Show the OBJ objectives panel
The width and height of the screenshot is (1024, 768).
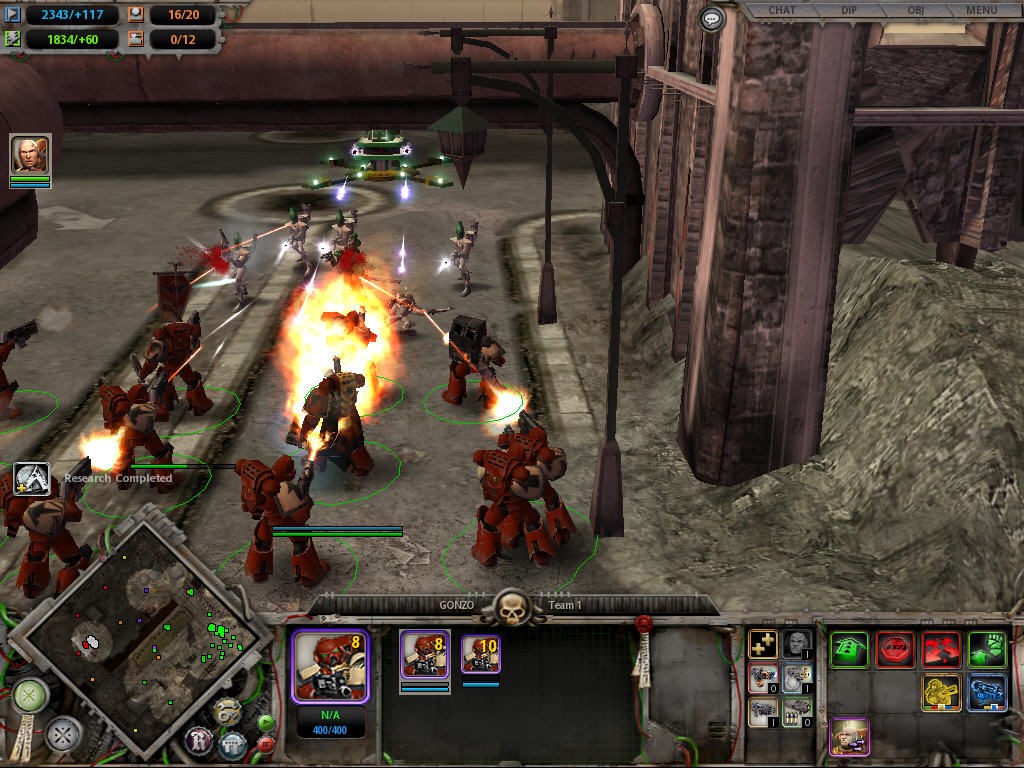[x=915, y=11]
